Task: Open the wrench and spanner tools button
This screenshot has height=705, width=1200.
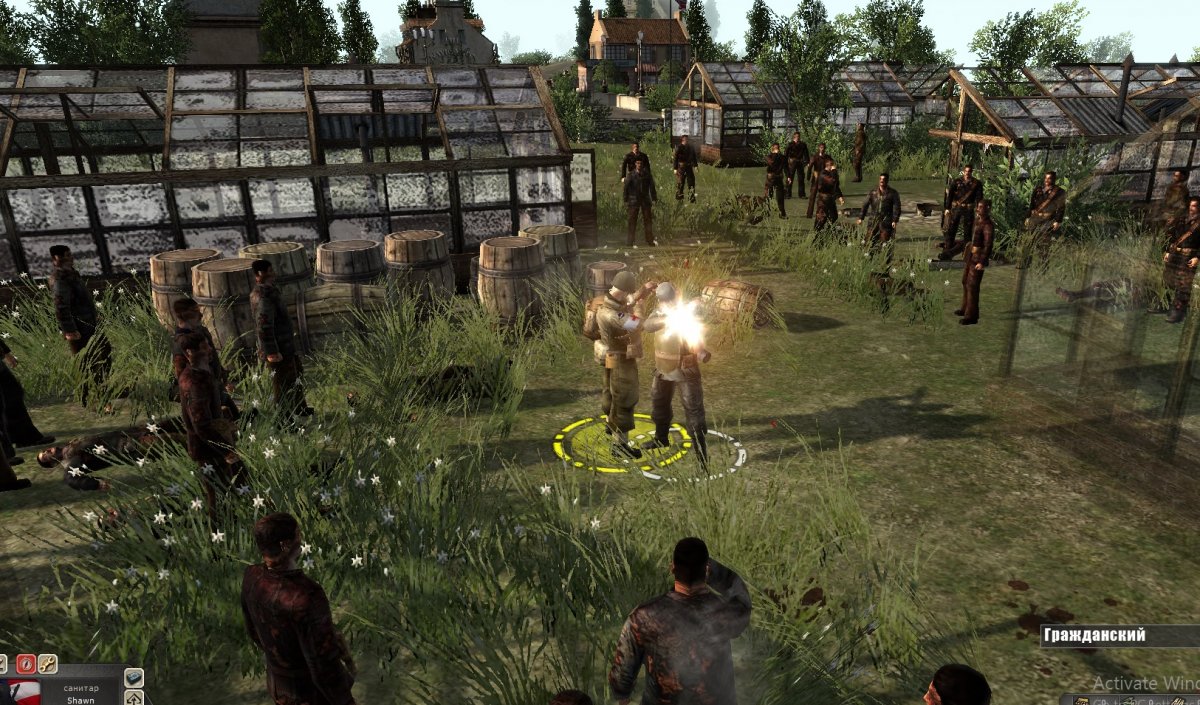Action: point(47,663)
